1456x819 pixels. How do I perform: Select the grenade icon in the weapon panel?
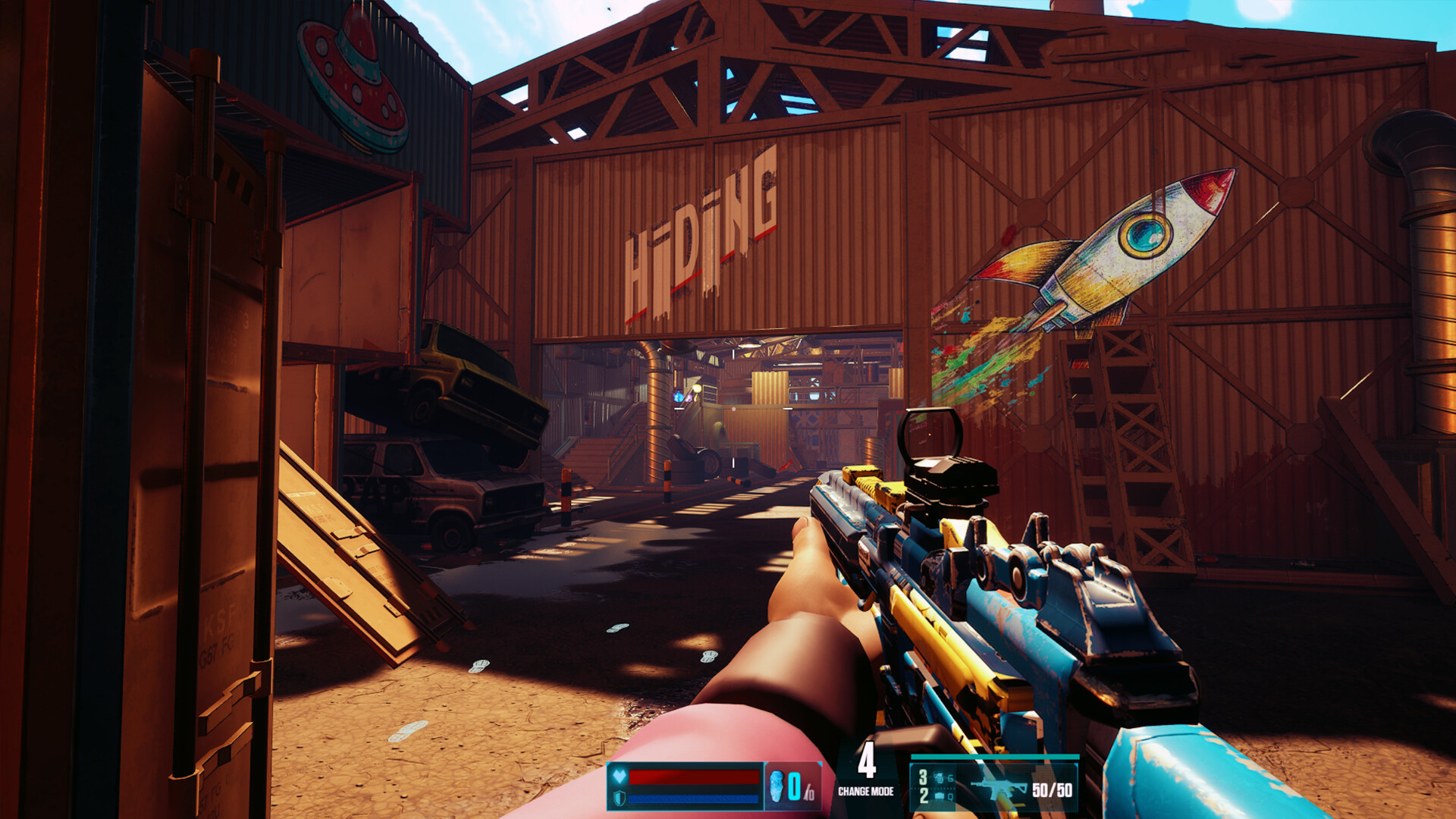(940, 777)
